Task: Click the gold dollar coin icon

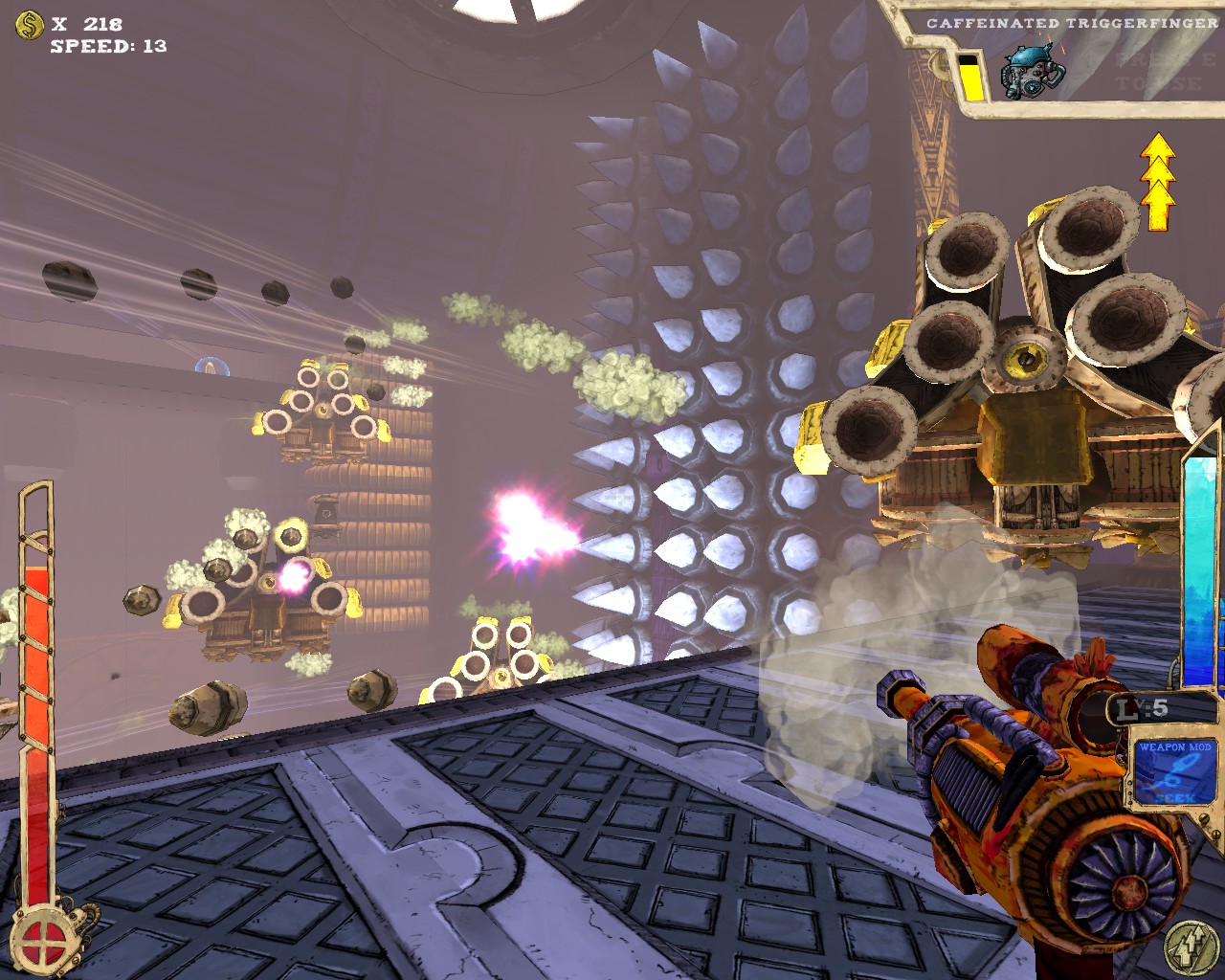Action: 30,26
